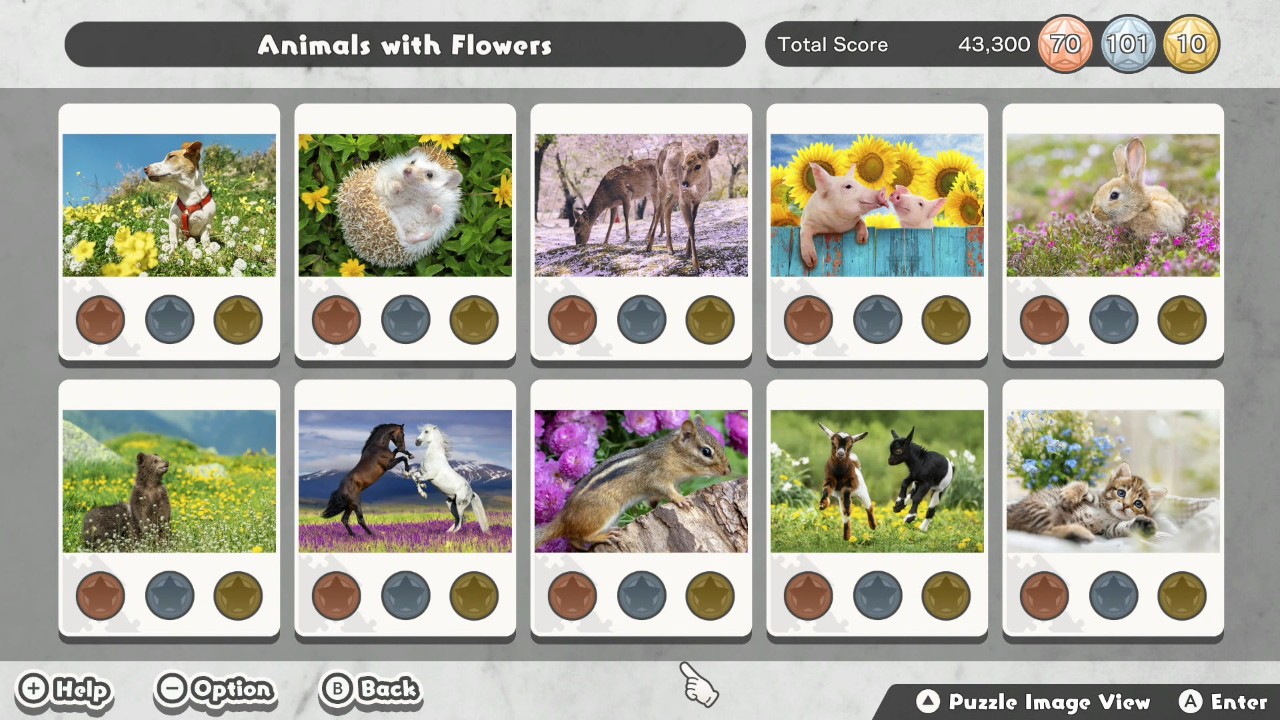Select the gold medal under the kitten puzzle
The image size is (1280, 720).
tap(1181, 595)
